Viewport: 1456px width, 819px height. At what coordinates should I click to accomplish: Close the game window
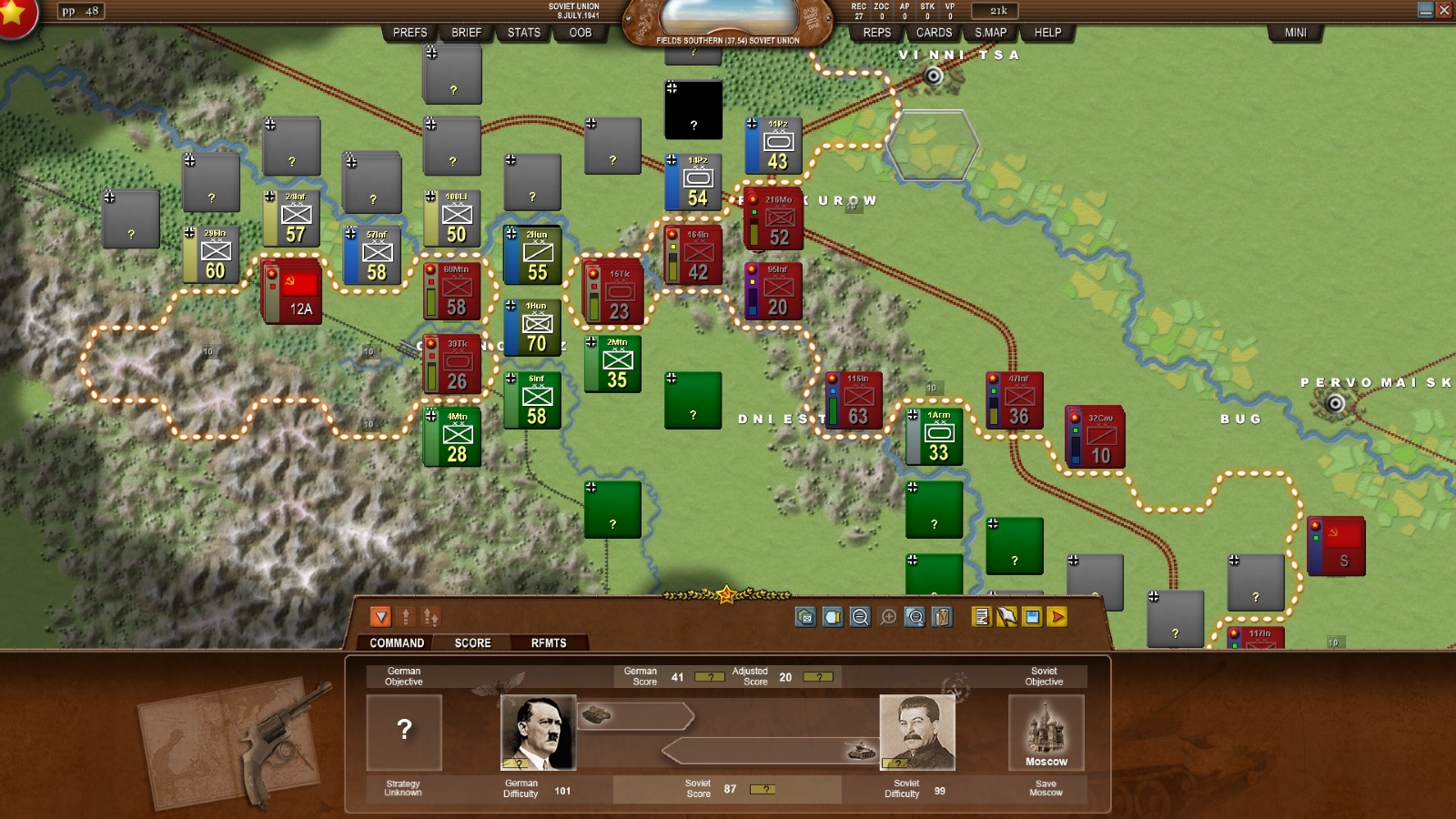(1444, 10)
